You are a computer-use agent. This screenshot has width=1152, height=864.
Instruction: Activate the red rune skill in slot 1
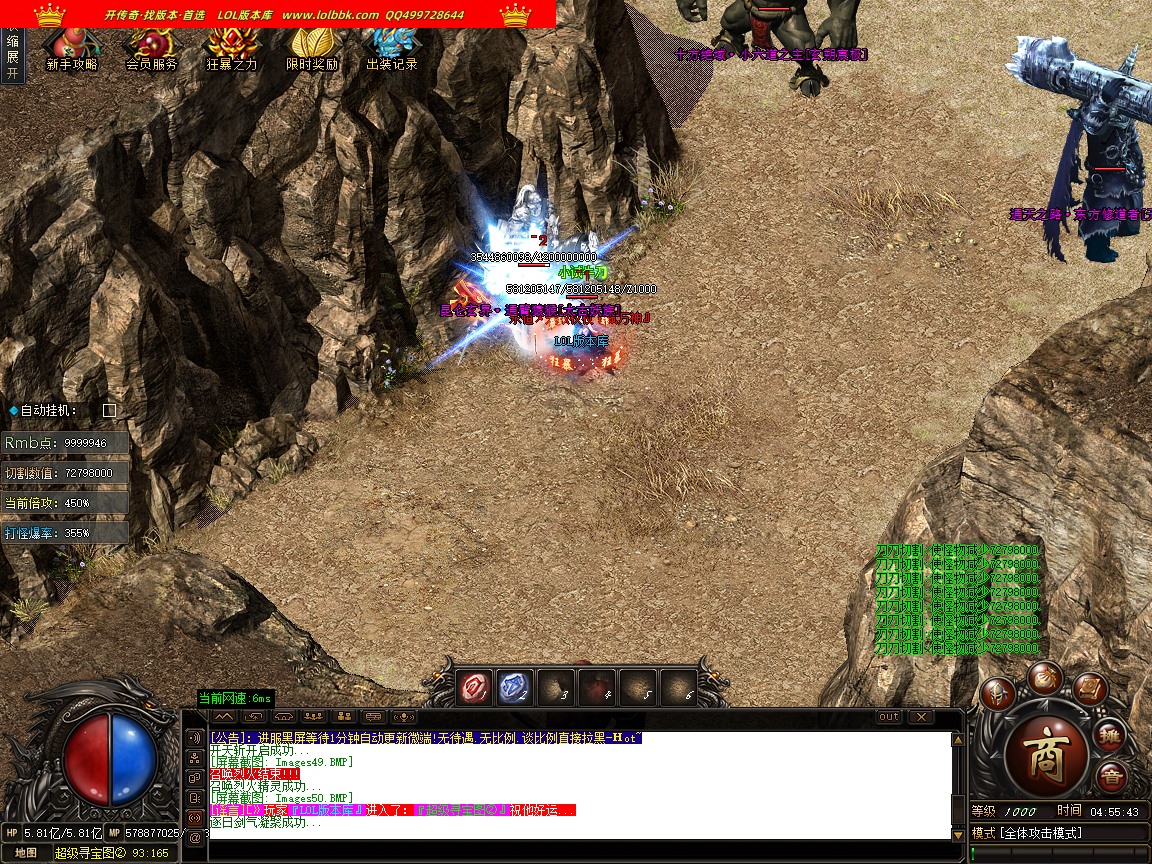pos(474,688)
